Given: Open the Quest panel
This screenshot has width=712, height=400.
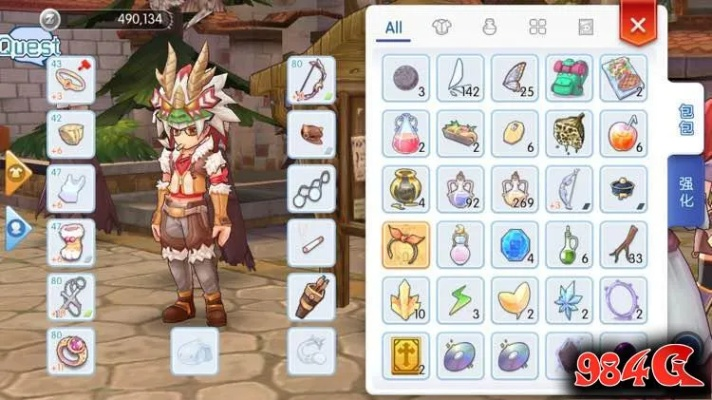Looking at the screenshot, I should (x=30, y=45).
